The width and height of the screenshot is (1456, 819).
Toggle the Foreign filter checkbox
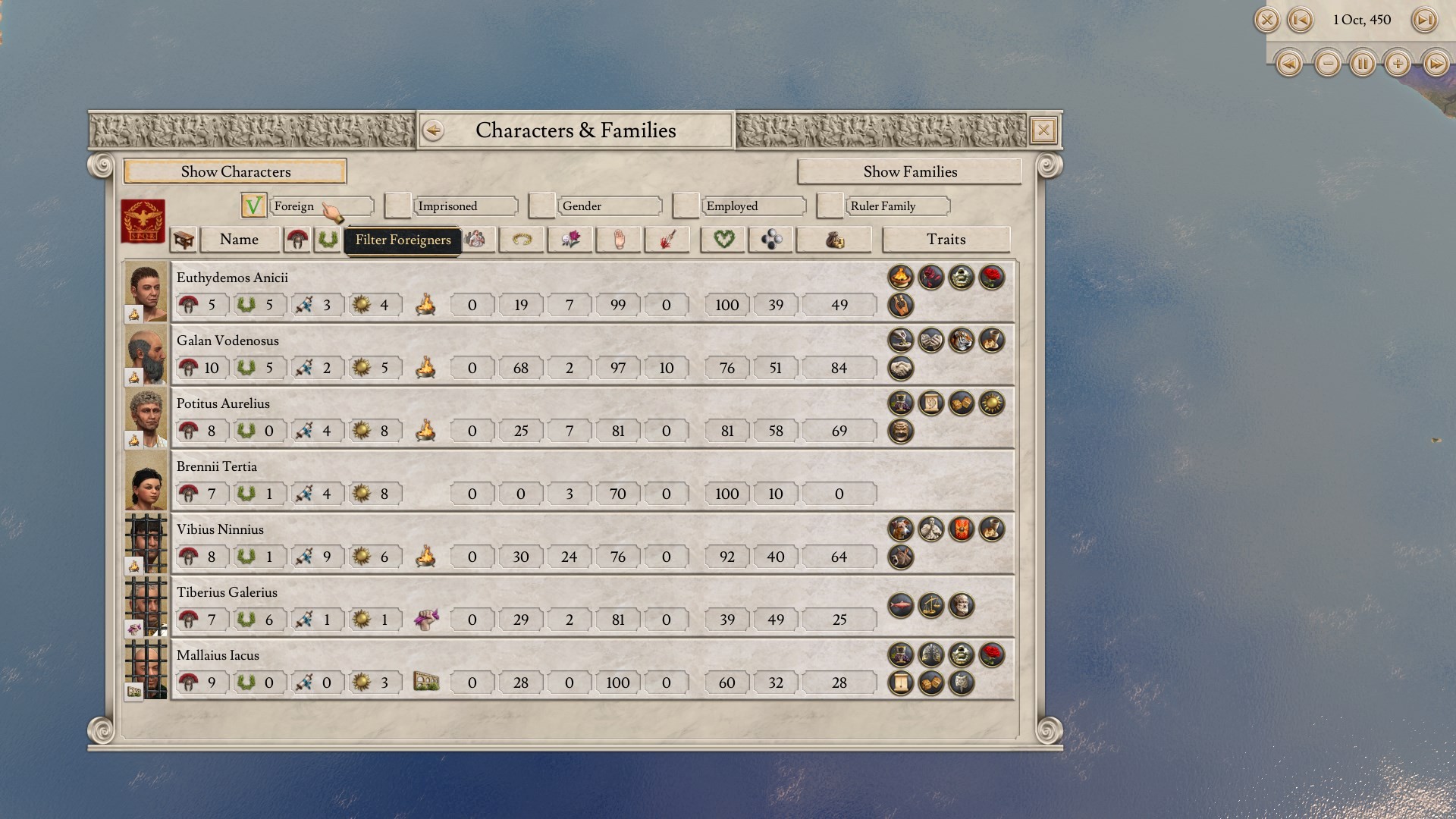click(x=253, y=206)
